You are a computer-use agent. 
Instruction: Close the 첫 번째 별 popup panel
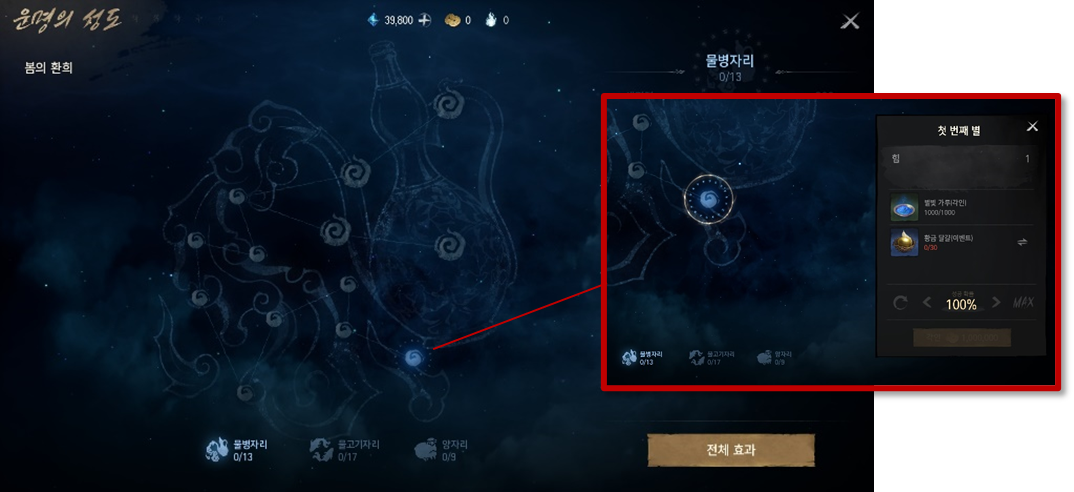(1032, 127)
